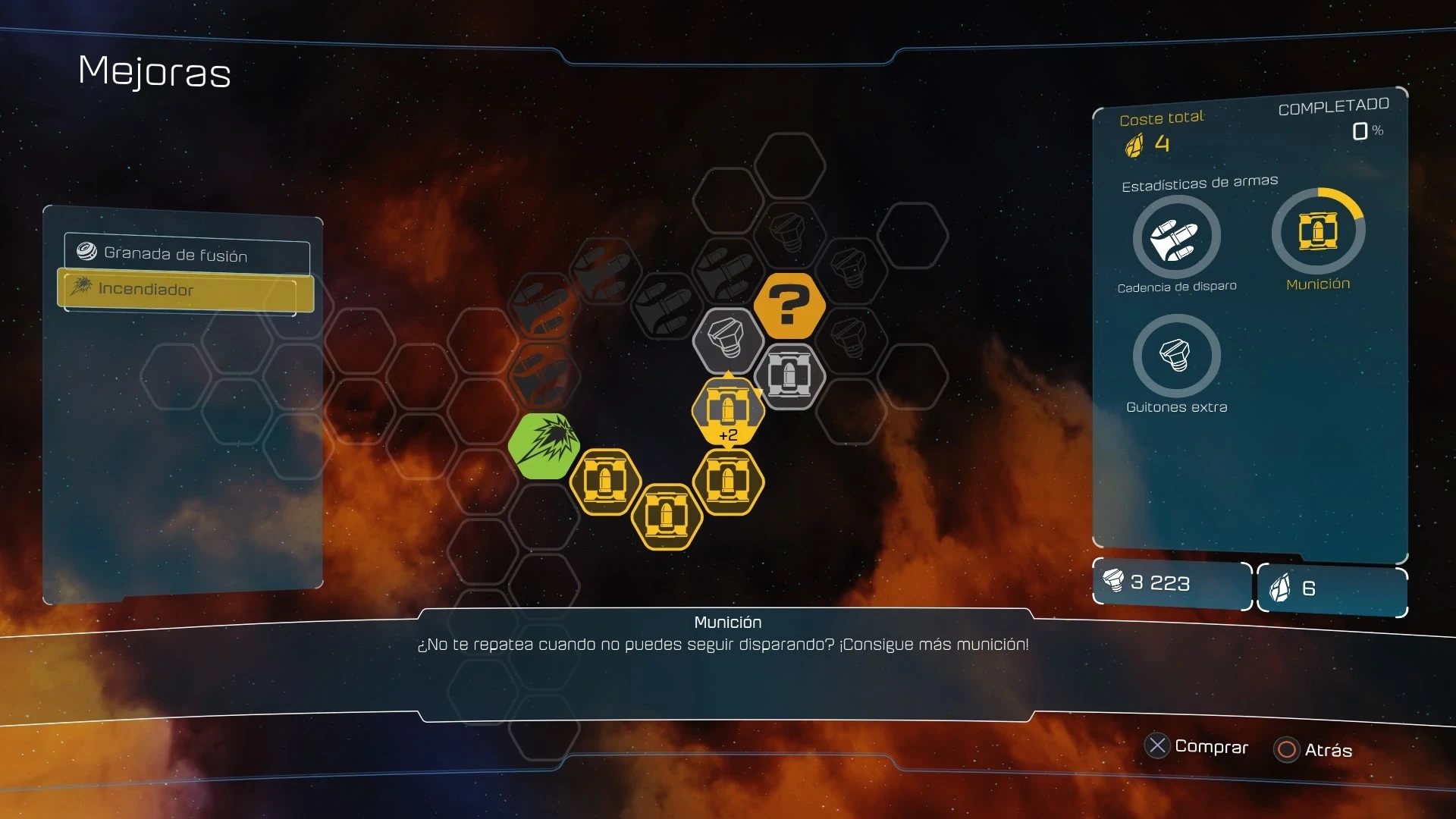Select the gray ammo upgrade hexagon

(789, 376)
